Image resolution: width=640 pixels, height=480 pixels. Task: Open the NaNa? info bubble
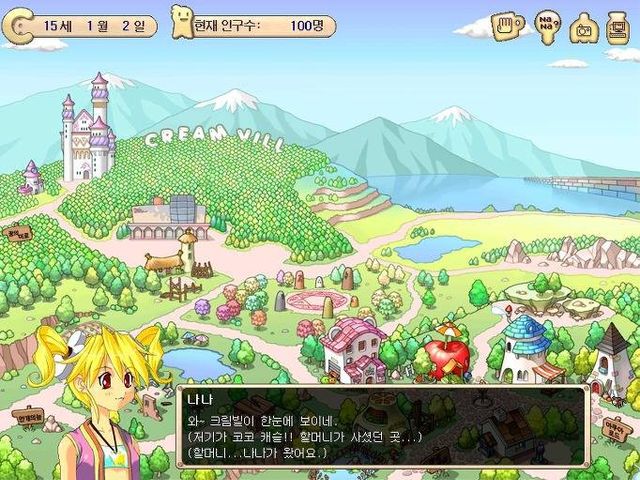[x=547, y=27]
